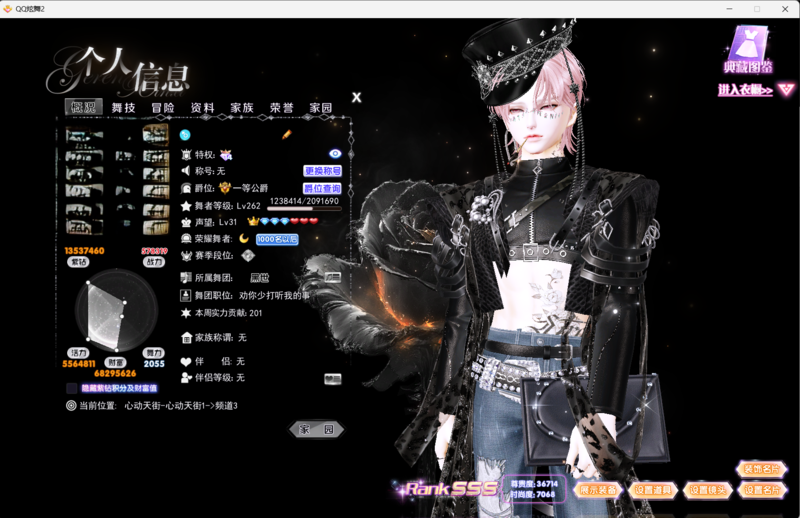Screen dimensions: 800x518
Task: Open the 典藏图鉴 collection icon
Action: click(x=748, y=50)
